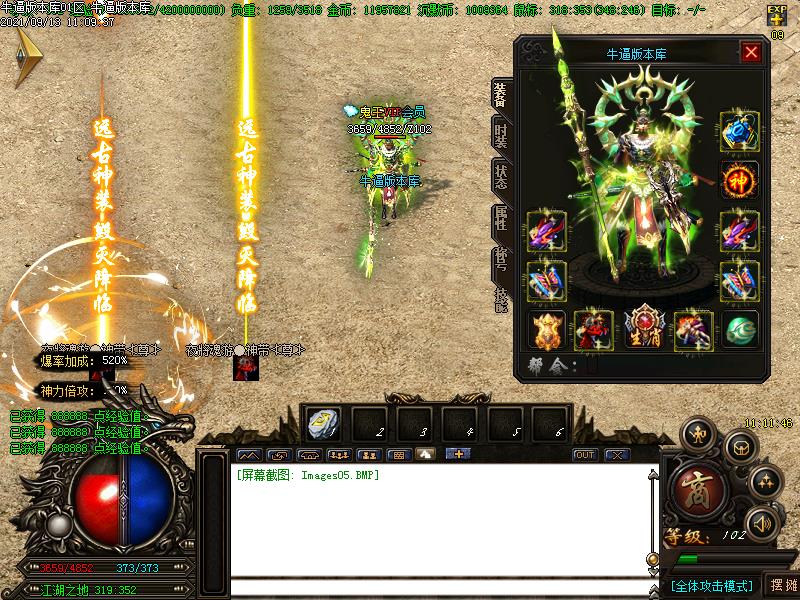Choose the green jade orb slot
800x600 pixels.
tap(739, 330)
